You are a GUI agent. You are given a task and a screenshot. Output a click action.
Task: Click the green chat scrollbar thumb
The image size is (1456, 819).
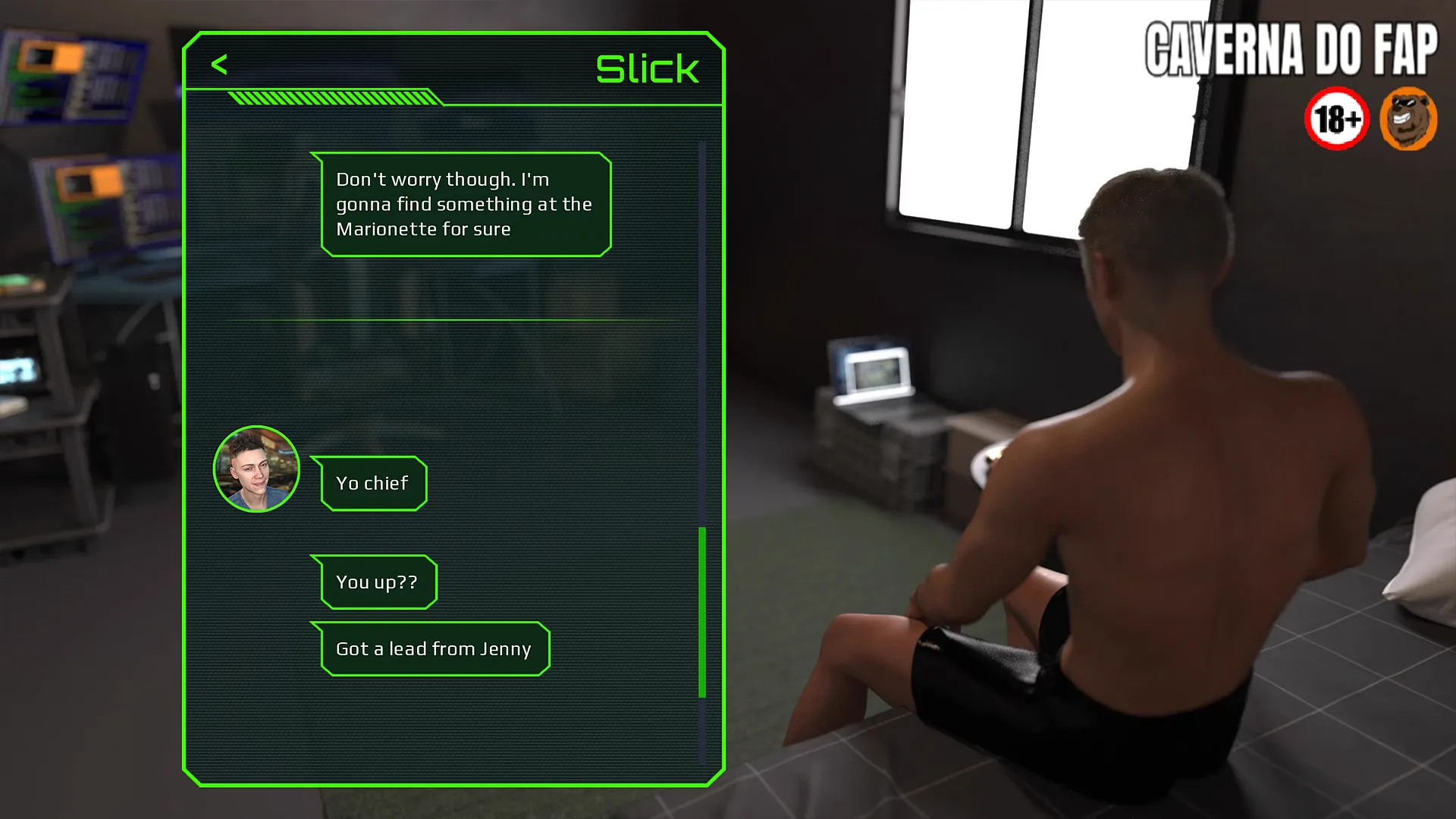tap(702, 611)
